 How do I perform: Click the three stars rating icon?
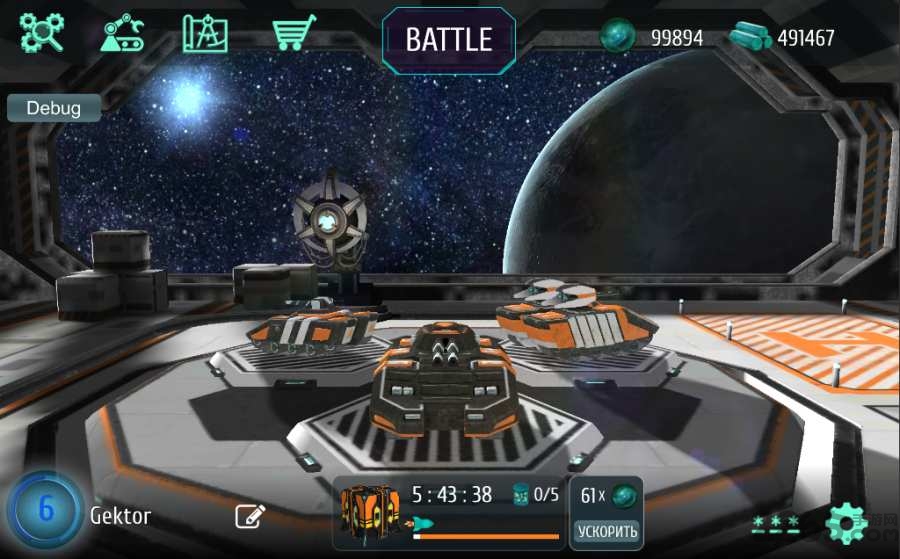click(776, 522)
